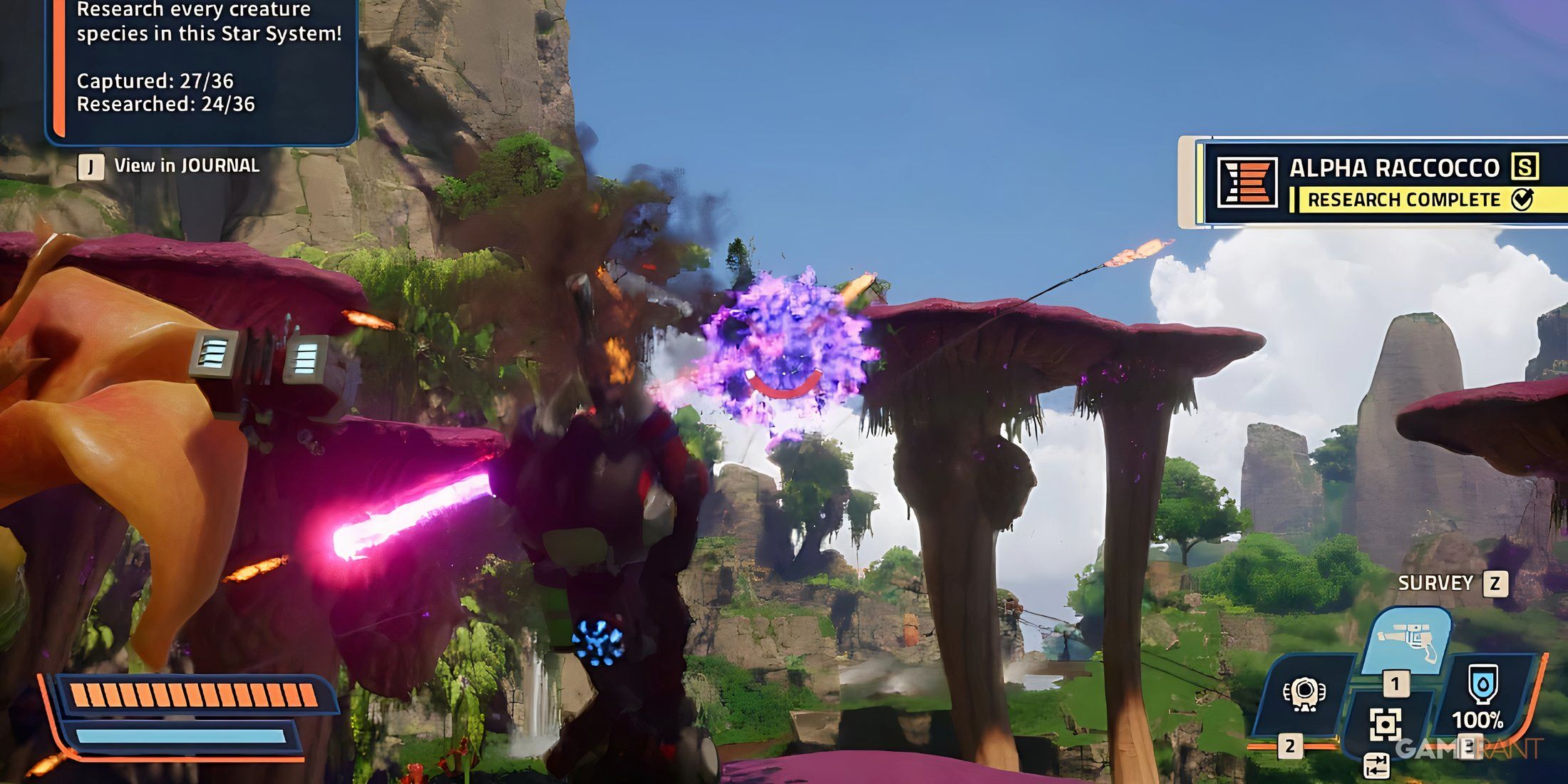
Task: Click View in JOURNAL
Action: click(187, 165)
